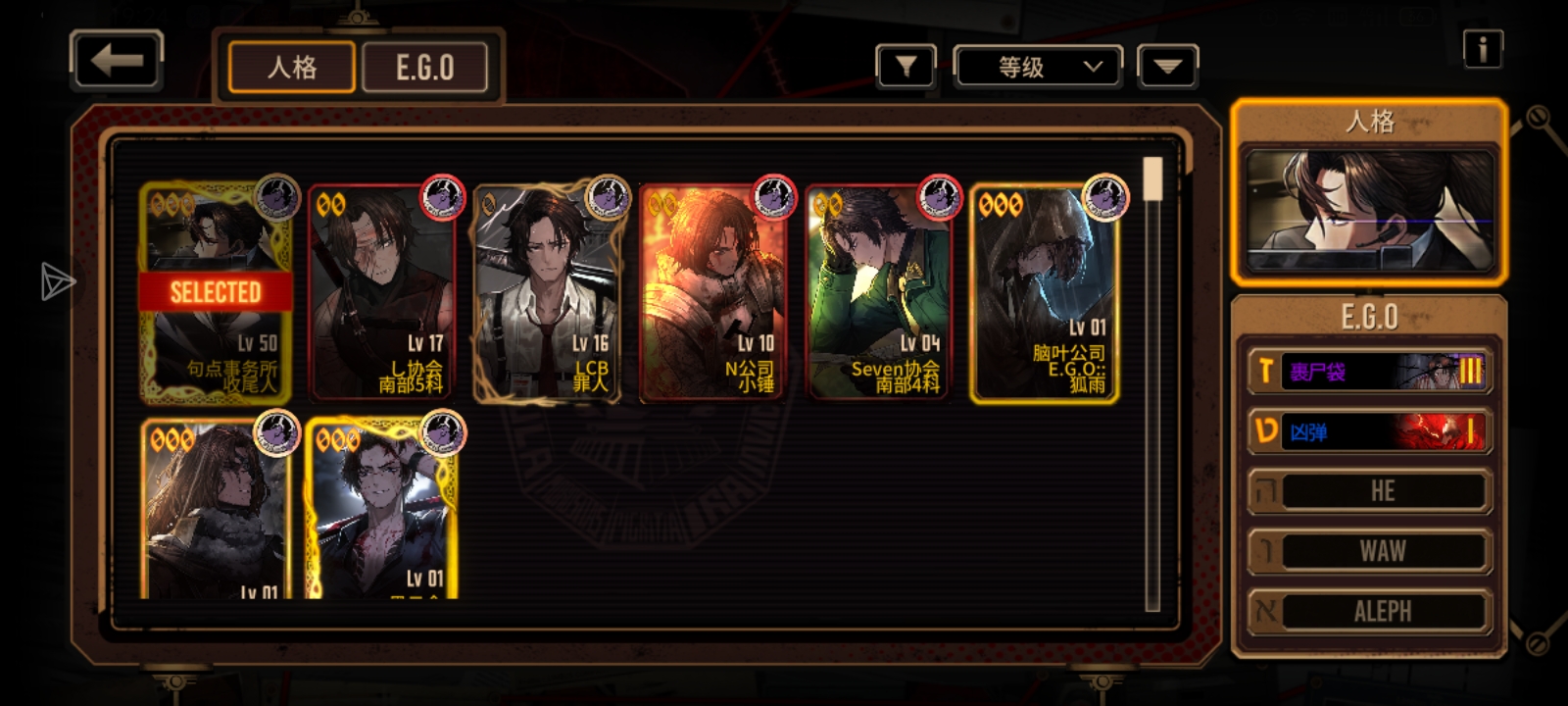Select the empty WAW E.G.O slot
The height and width of the screenshot is (706, 1568).
(x=1369, y=551)
